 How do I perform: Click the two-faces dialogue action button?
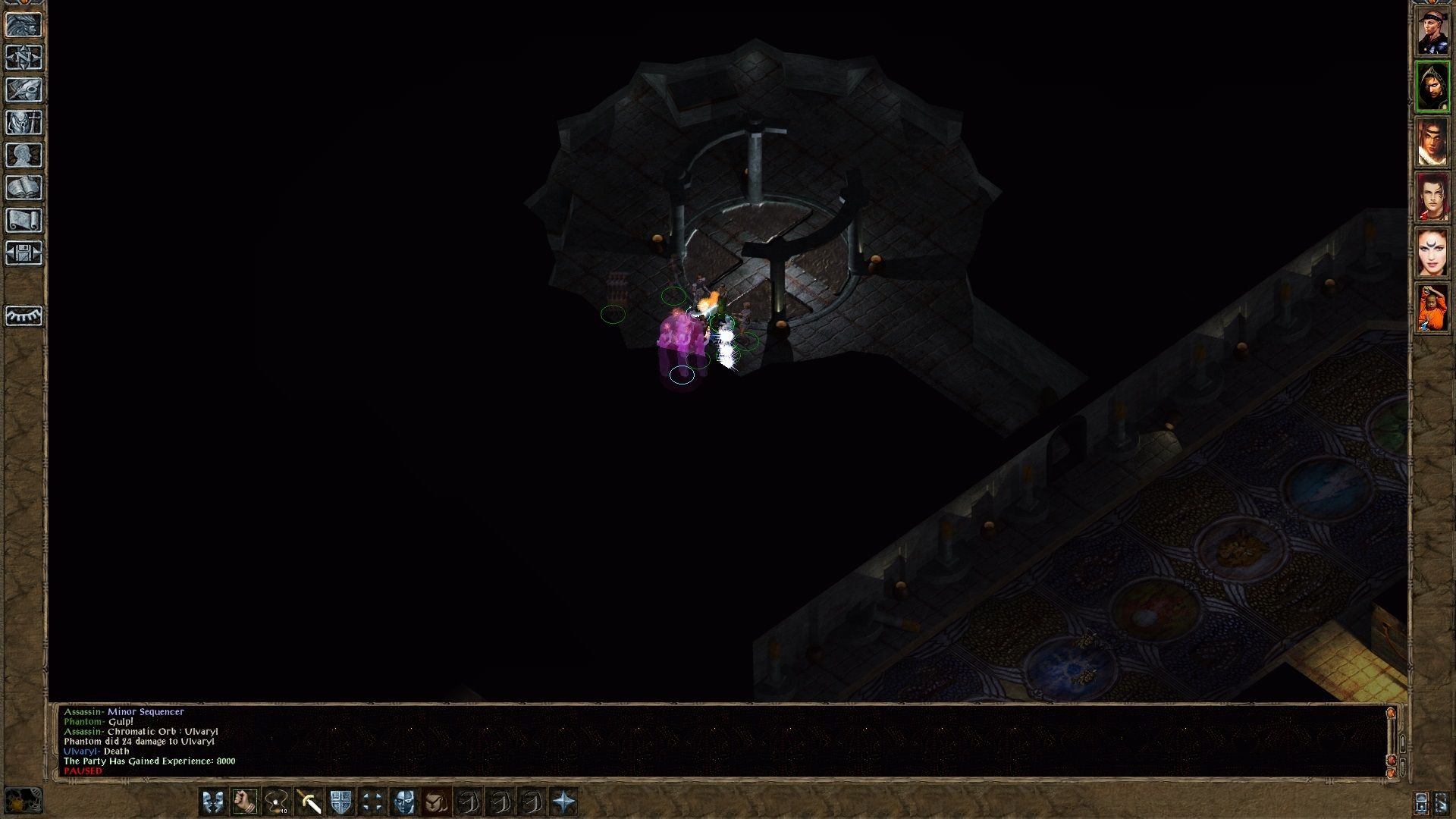pyautogui.click(x=212, y=802)
